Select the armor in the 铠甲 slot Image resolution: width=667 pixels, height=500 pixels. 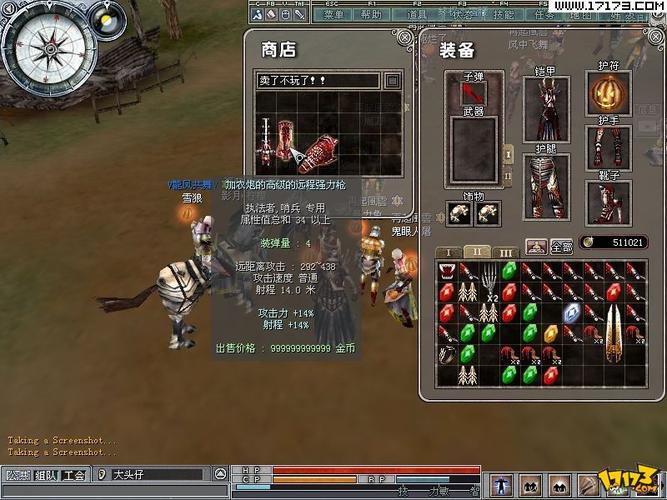tap(545, 109)
